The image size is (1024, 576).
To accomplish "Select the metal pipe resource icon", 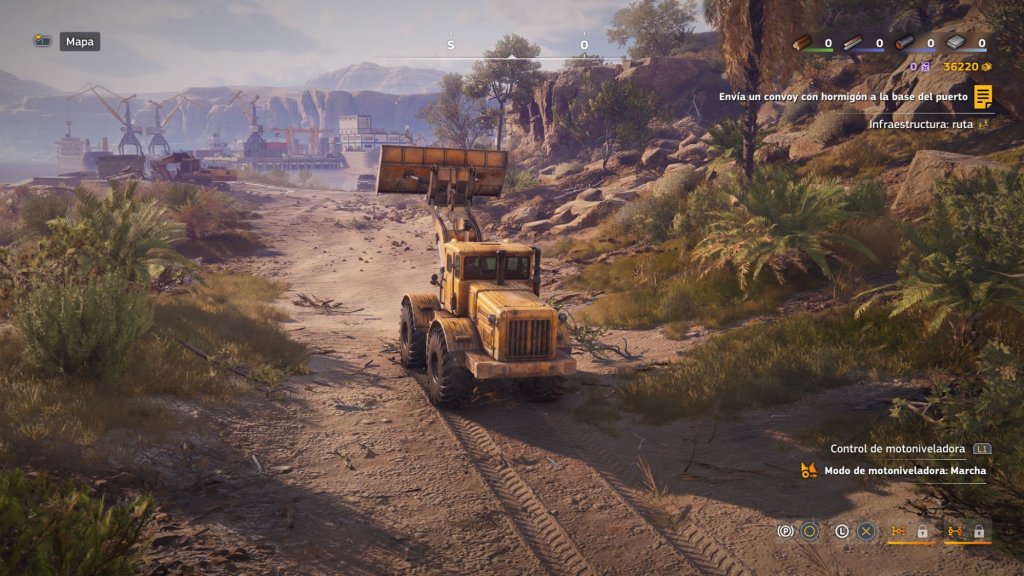I will click(x=904, y=43).
